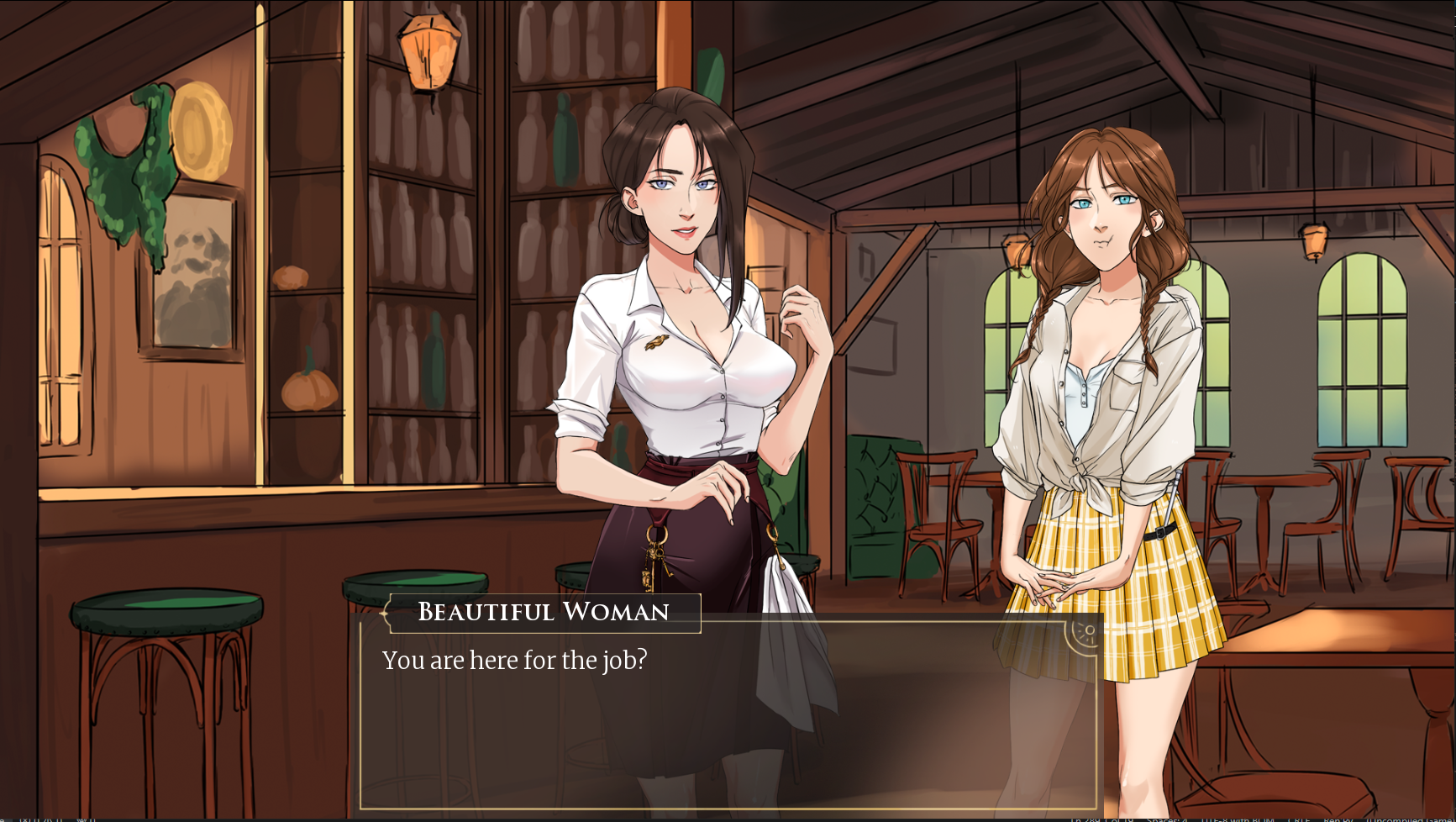Click the Beautiful Woman name plate
Viewport: 1456px width, 822px height.
coord(543,612)
